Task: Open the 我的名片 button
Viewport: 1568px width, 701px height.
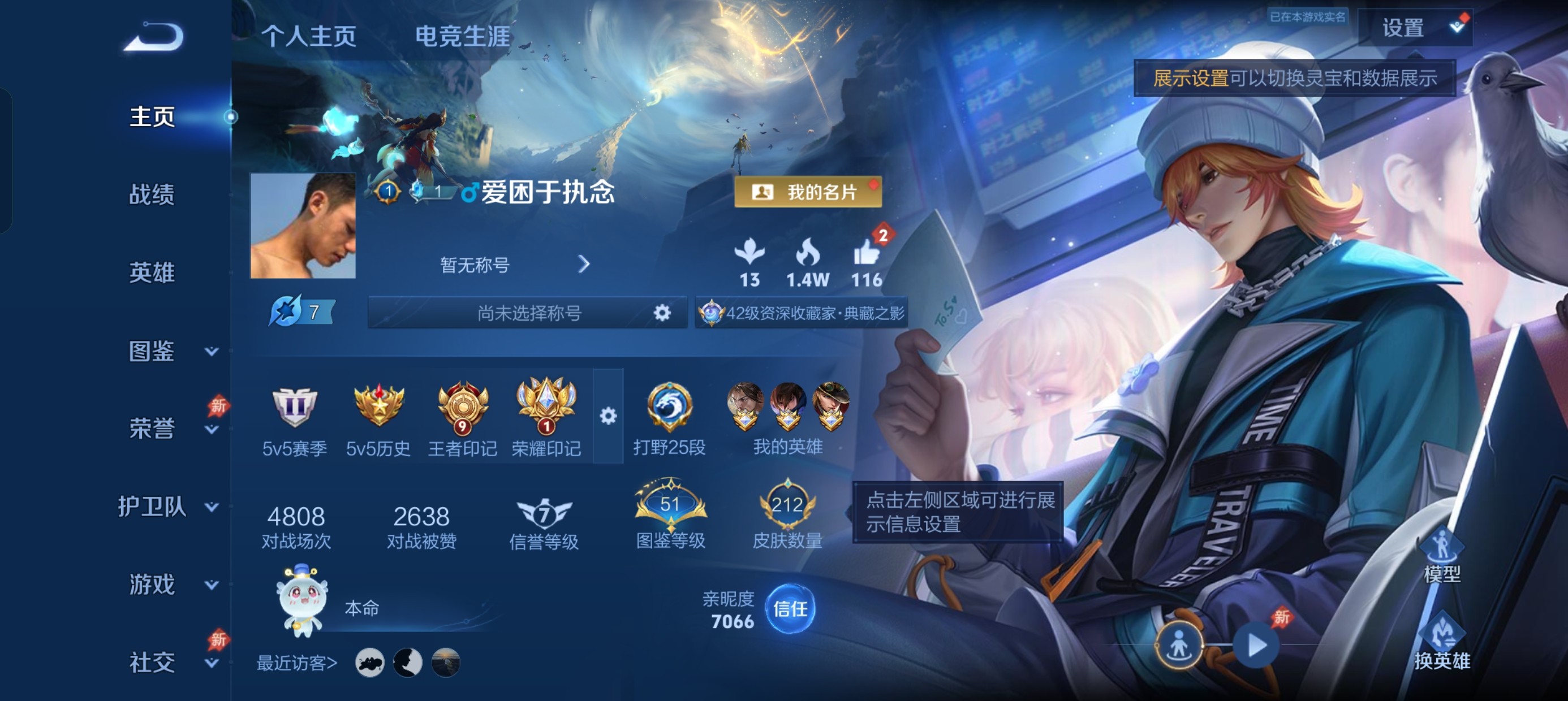Action: [x=808, y=192]
